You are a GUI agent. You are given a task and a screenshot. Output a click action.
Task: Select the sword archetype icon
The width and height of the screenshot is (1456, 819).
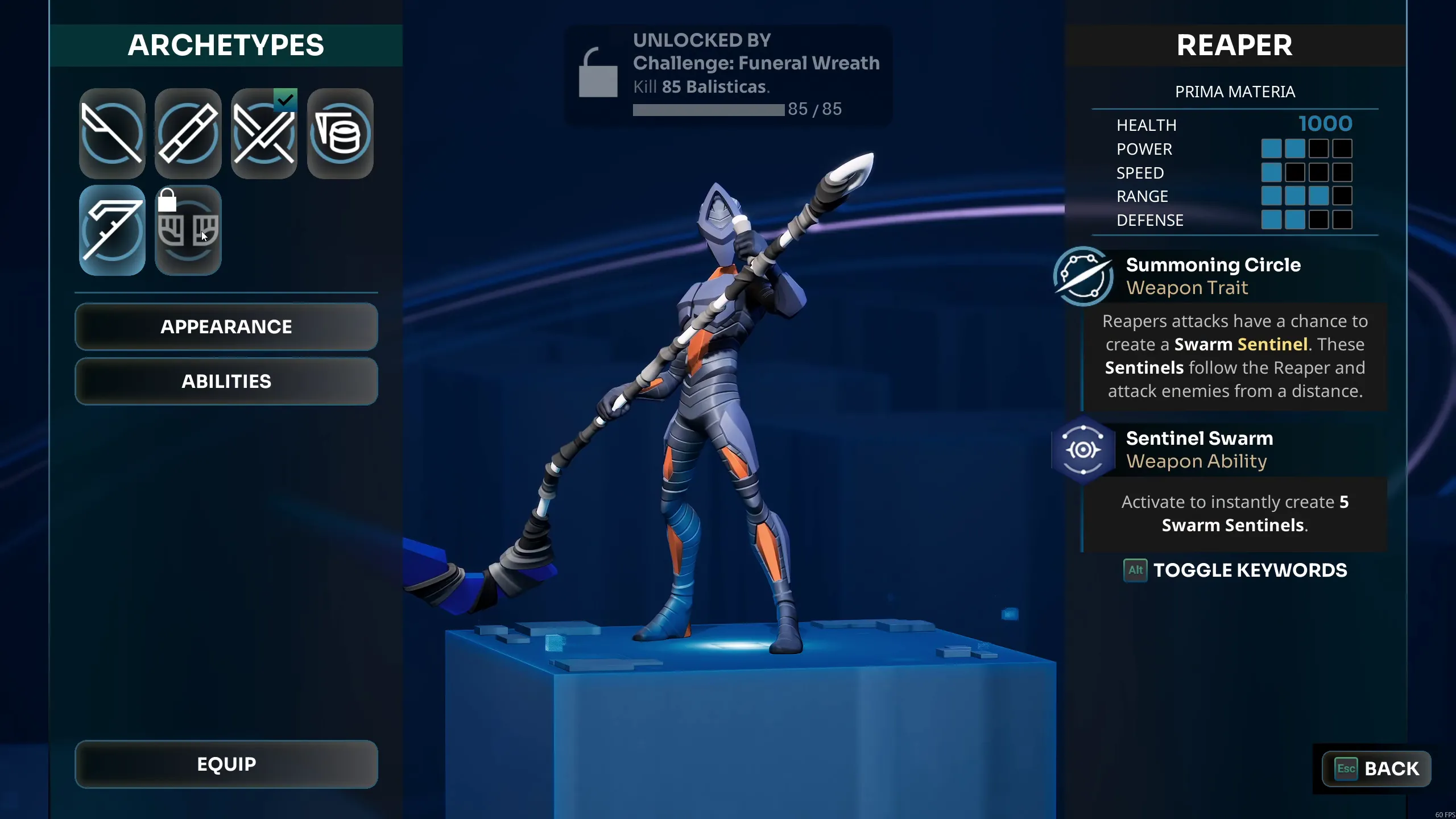(111, 134)
